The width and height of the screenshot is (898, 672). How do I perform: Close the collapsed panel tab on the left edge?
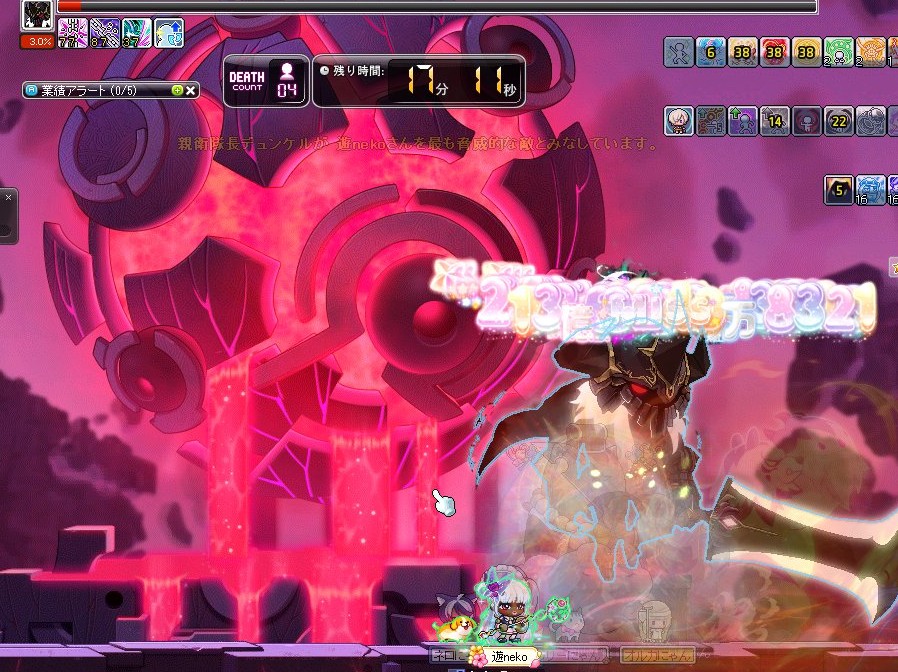7,198
